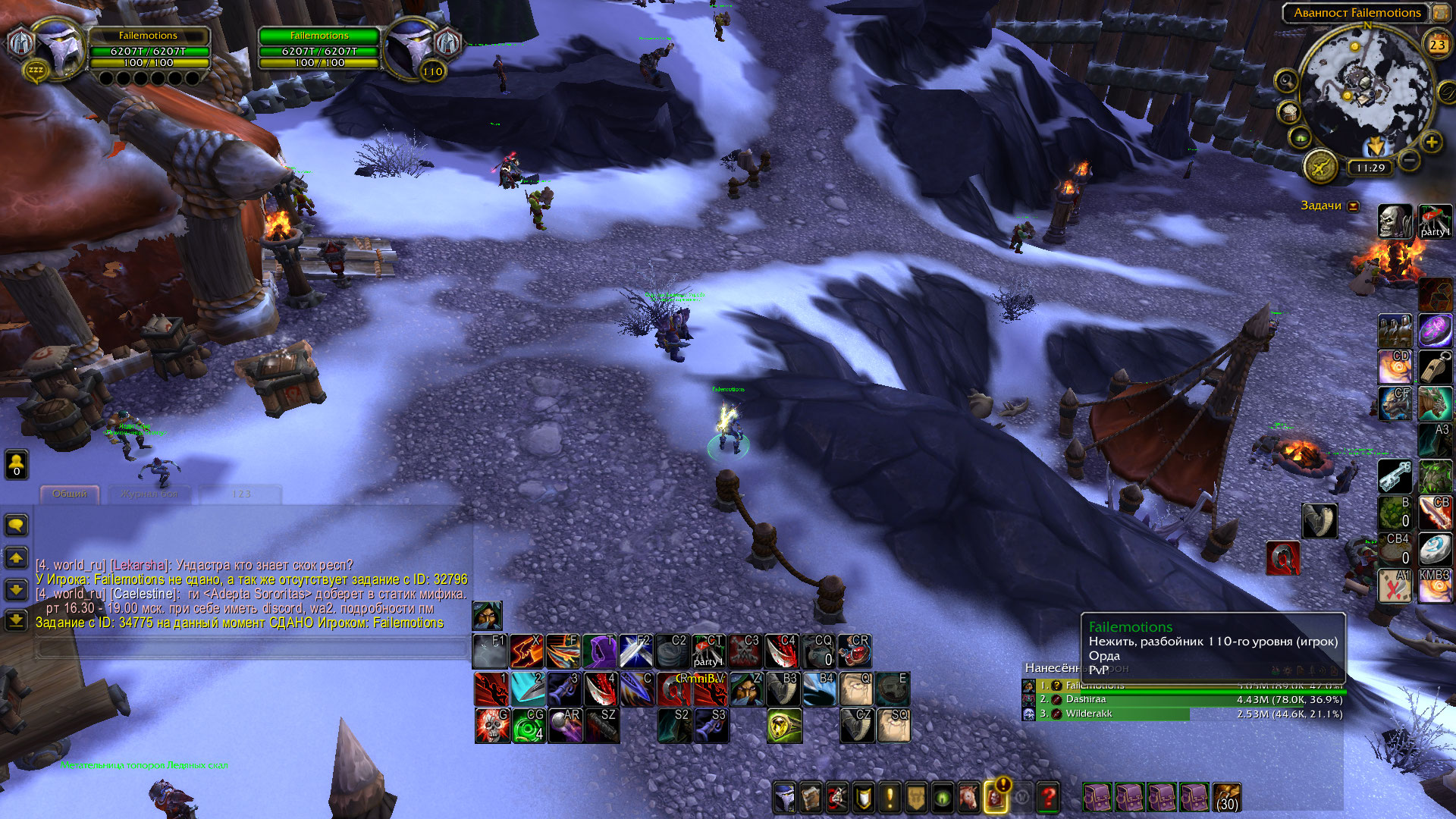This screenshot has width=1456, height=819.
Task: Open the Журнал боя chat tab
Action: pos(149,494)
